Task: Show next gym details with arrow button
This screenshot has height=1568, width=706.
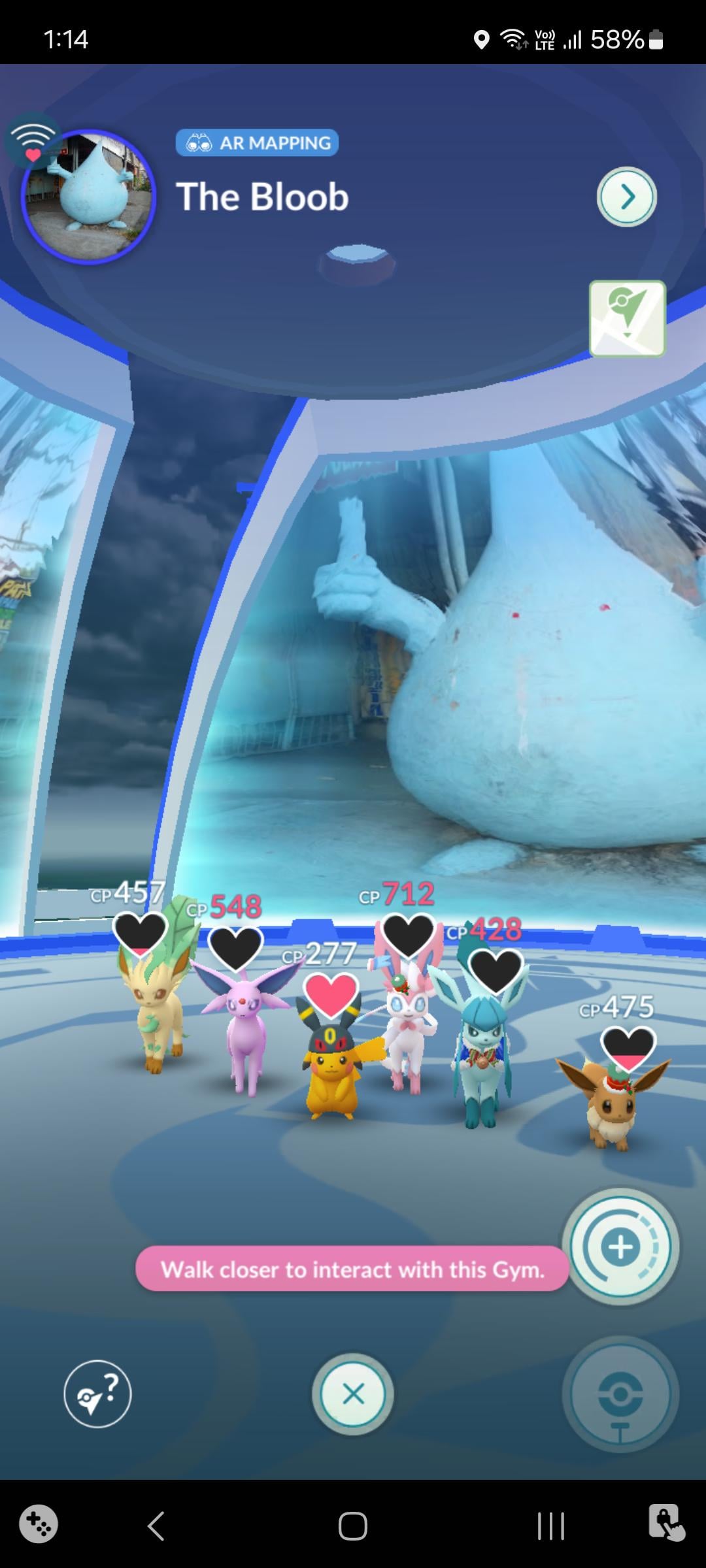Action: point(626,197)
